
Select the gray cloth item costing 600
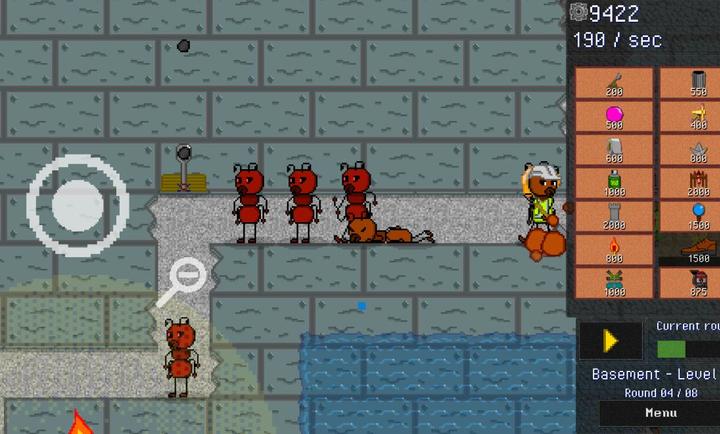click(614, 150)
